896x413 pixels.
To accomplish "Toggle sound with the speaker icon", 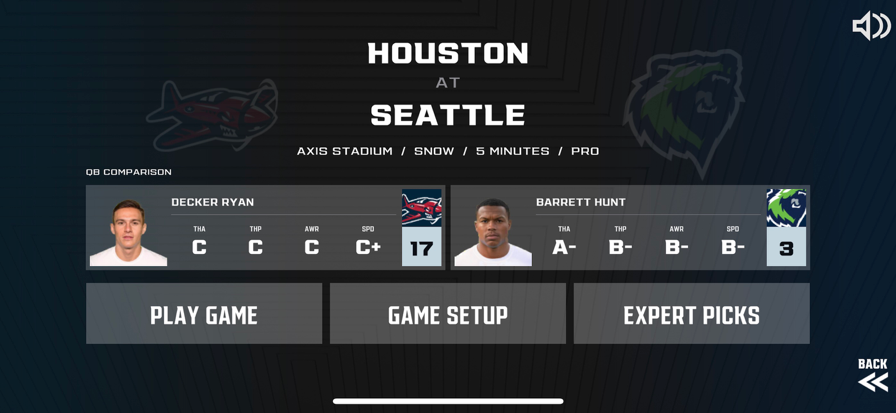I will 870,26.
